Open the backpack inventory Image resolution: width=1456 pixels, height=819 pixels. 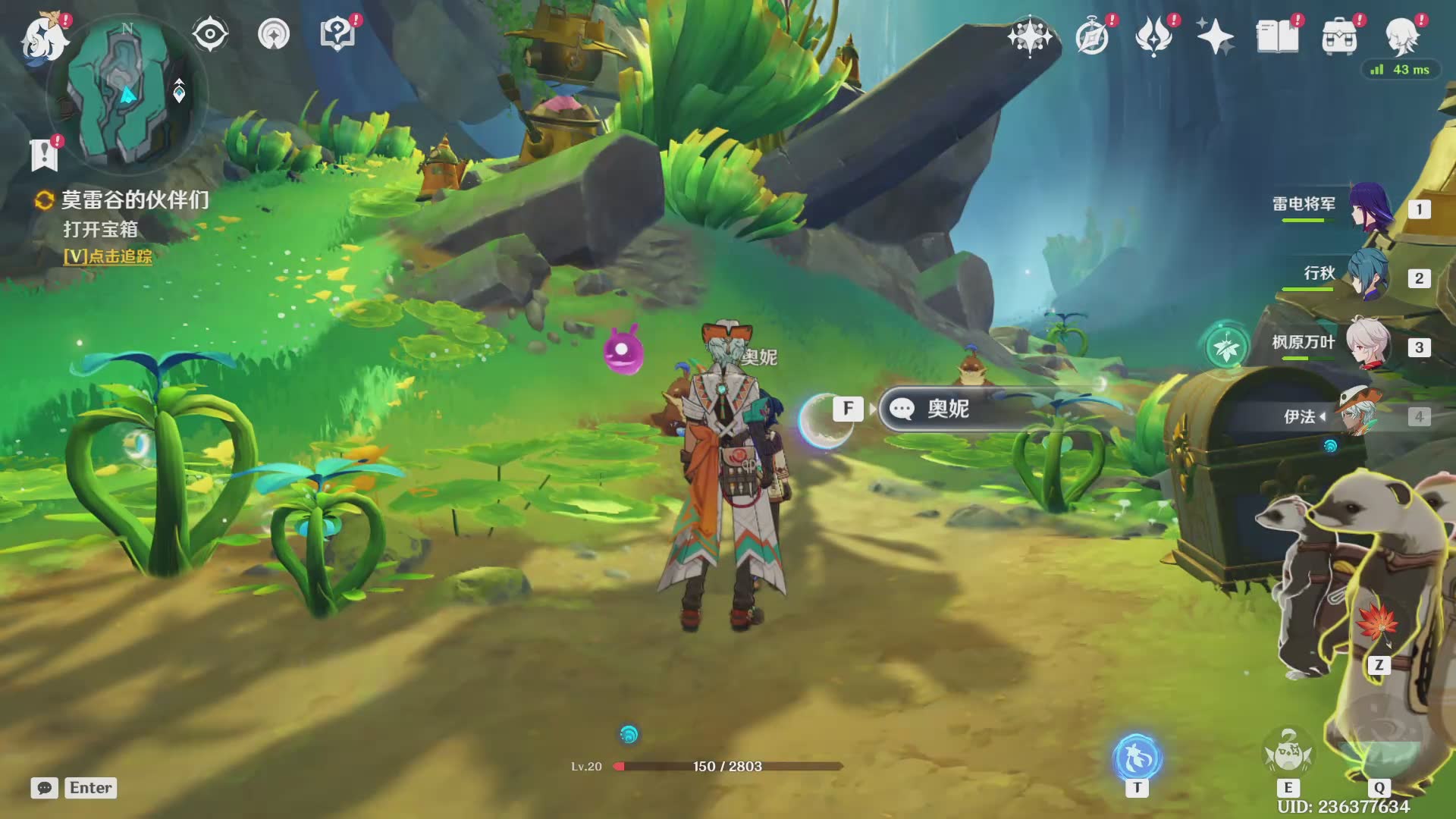point(1339,36)
